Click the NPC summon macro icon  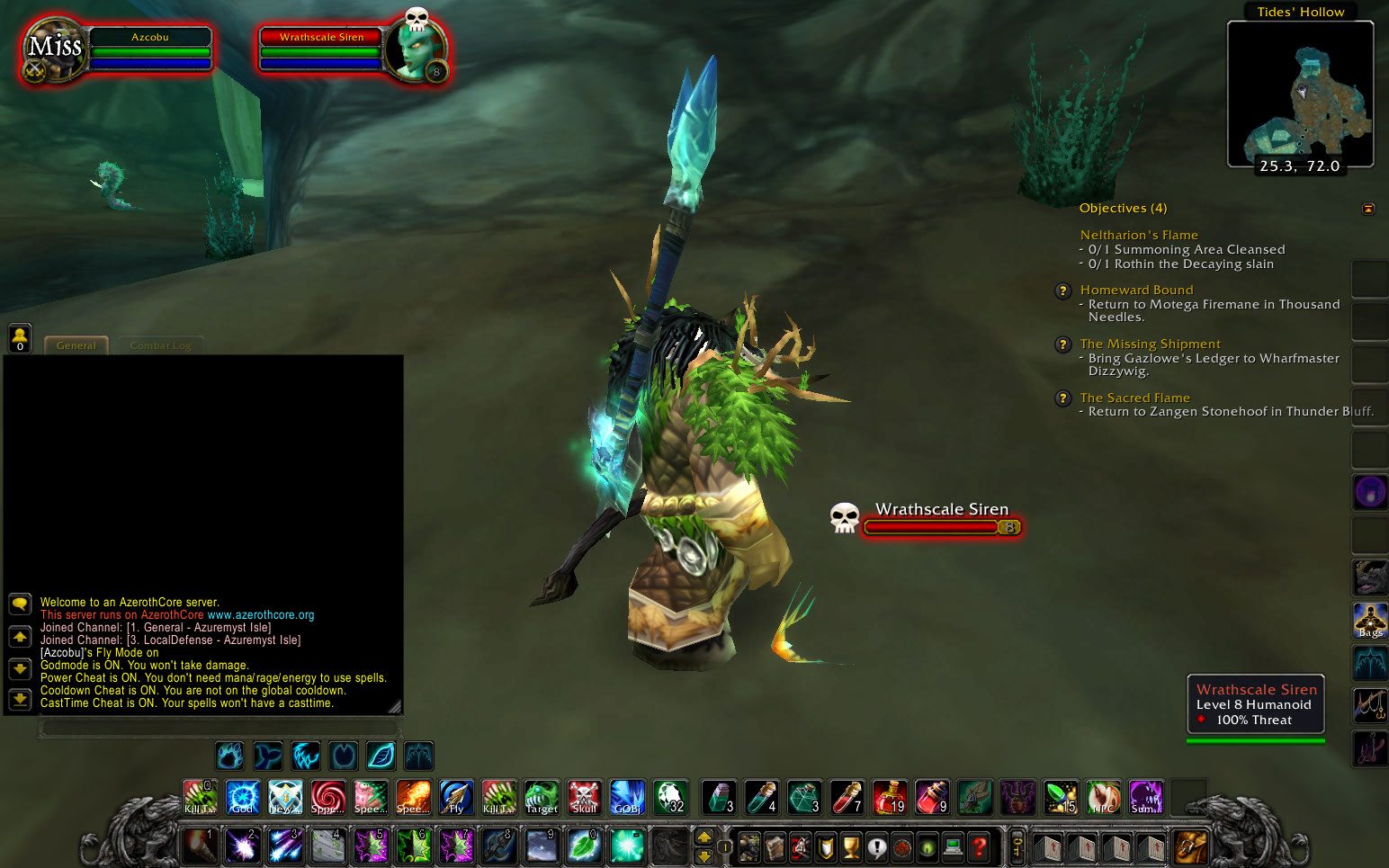tap(1103, 797)
